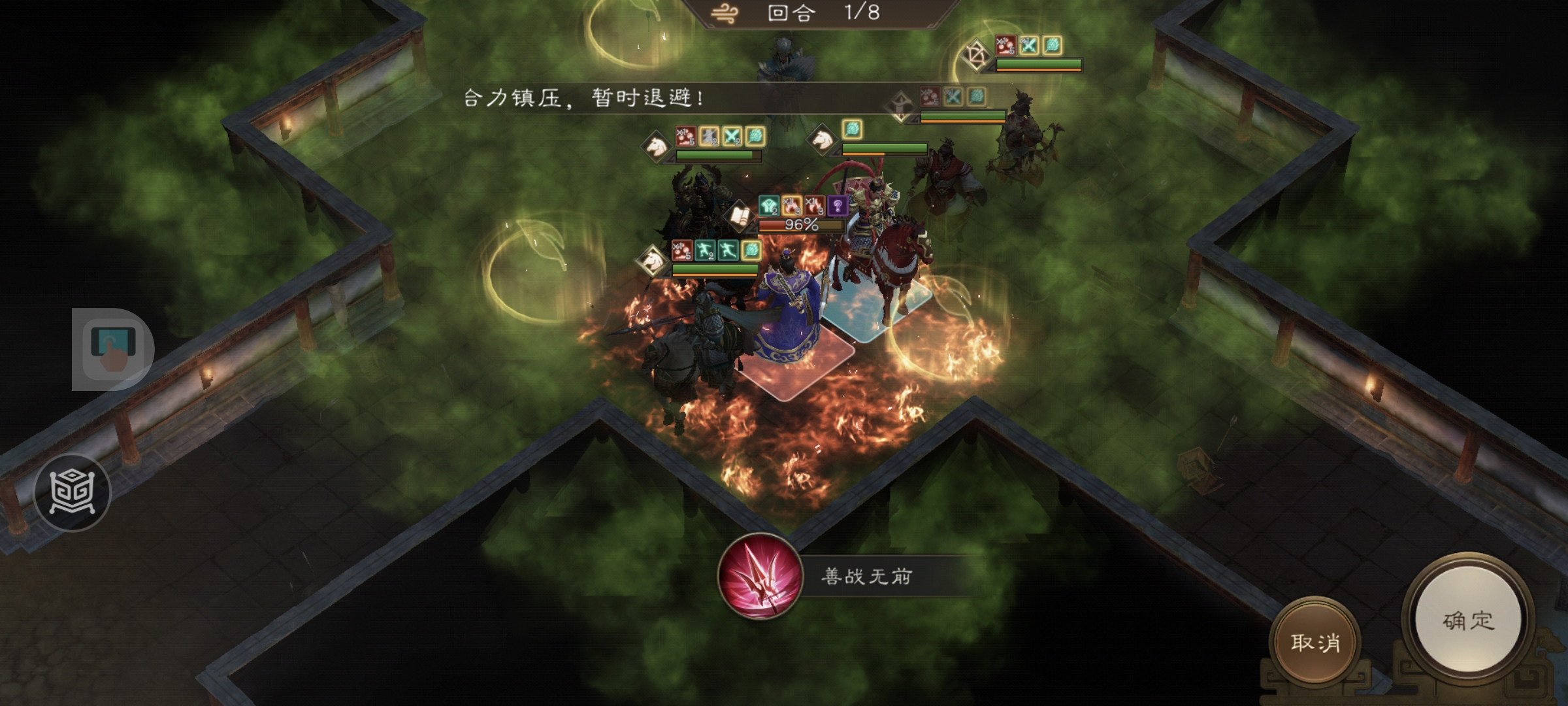
Task: Select the x1 fire debuff icon
Action: pos(792,206)
